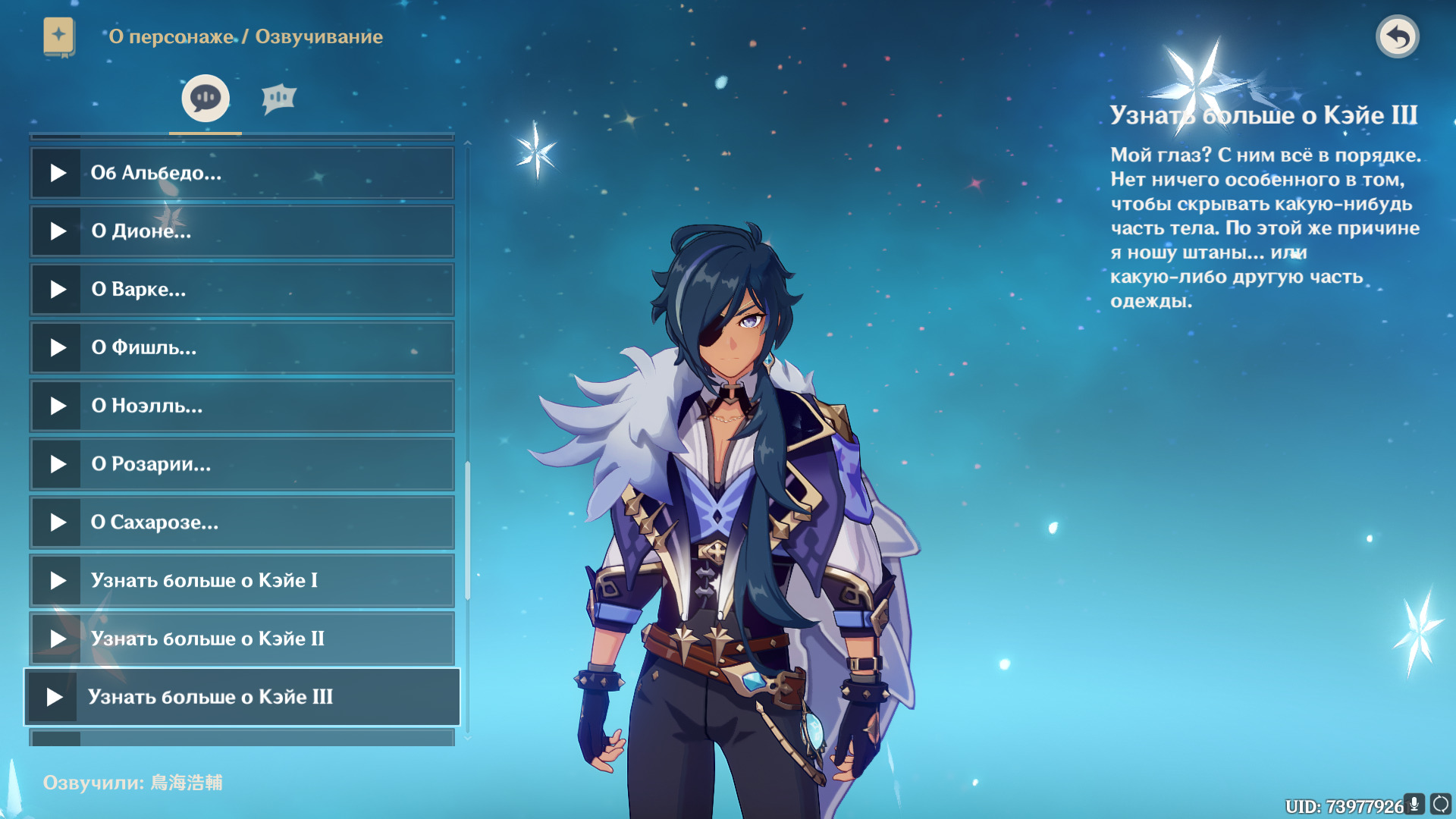Play the "О Сахарозе..." voice line
Screen dimensions: 1456x819
pos(58,522)
